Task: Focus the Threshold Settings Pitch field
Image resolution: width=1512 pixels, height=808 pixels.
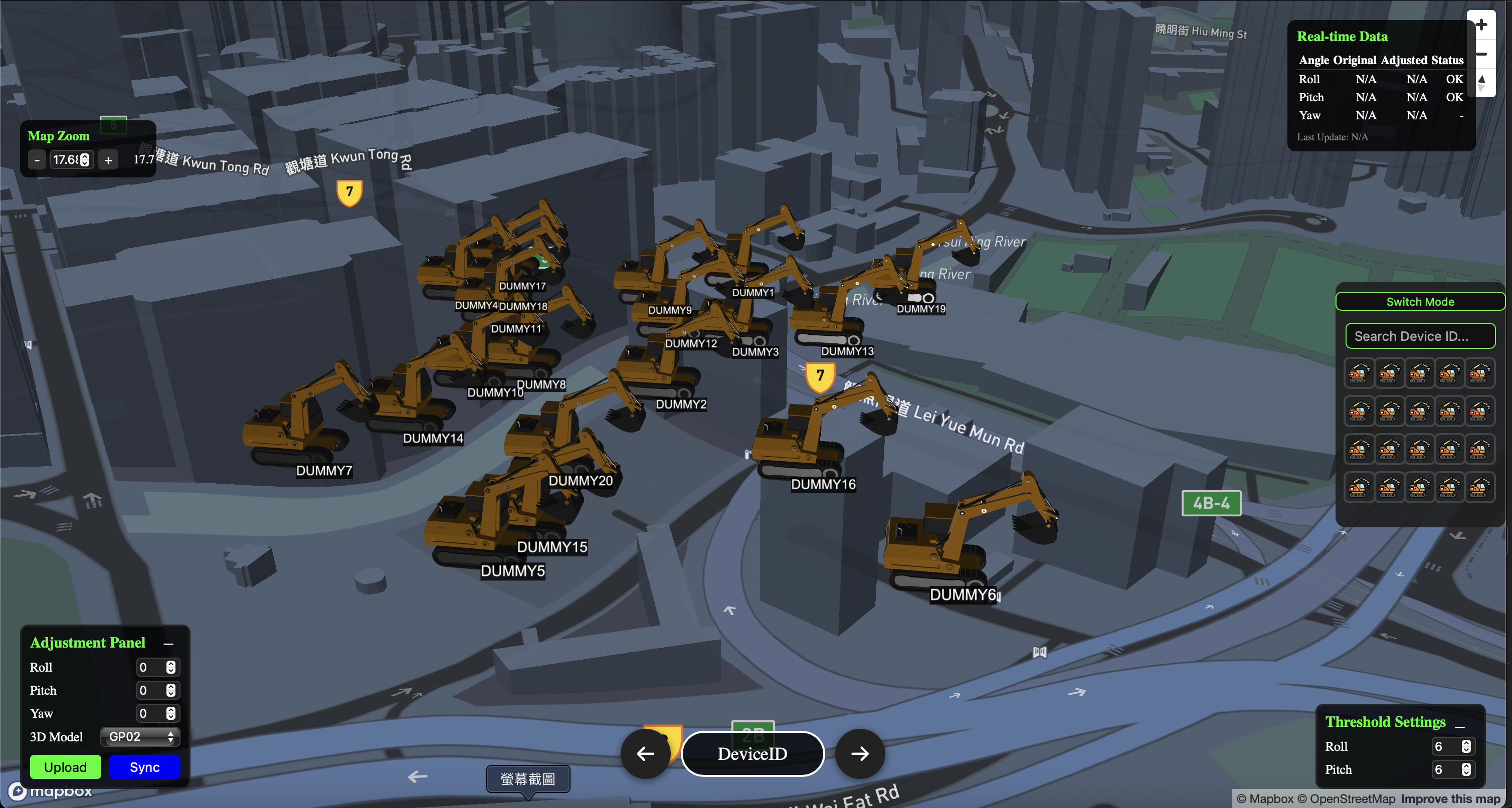Action: (1446, 769)
